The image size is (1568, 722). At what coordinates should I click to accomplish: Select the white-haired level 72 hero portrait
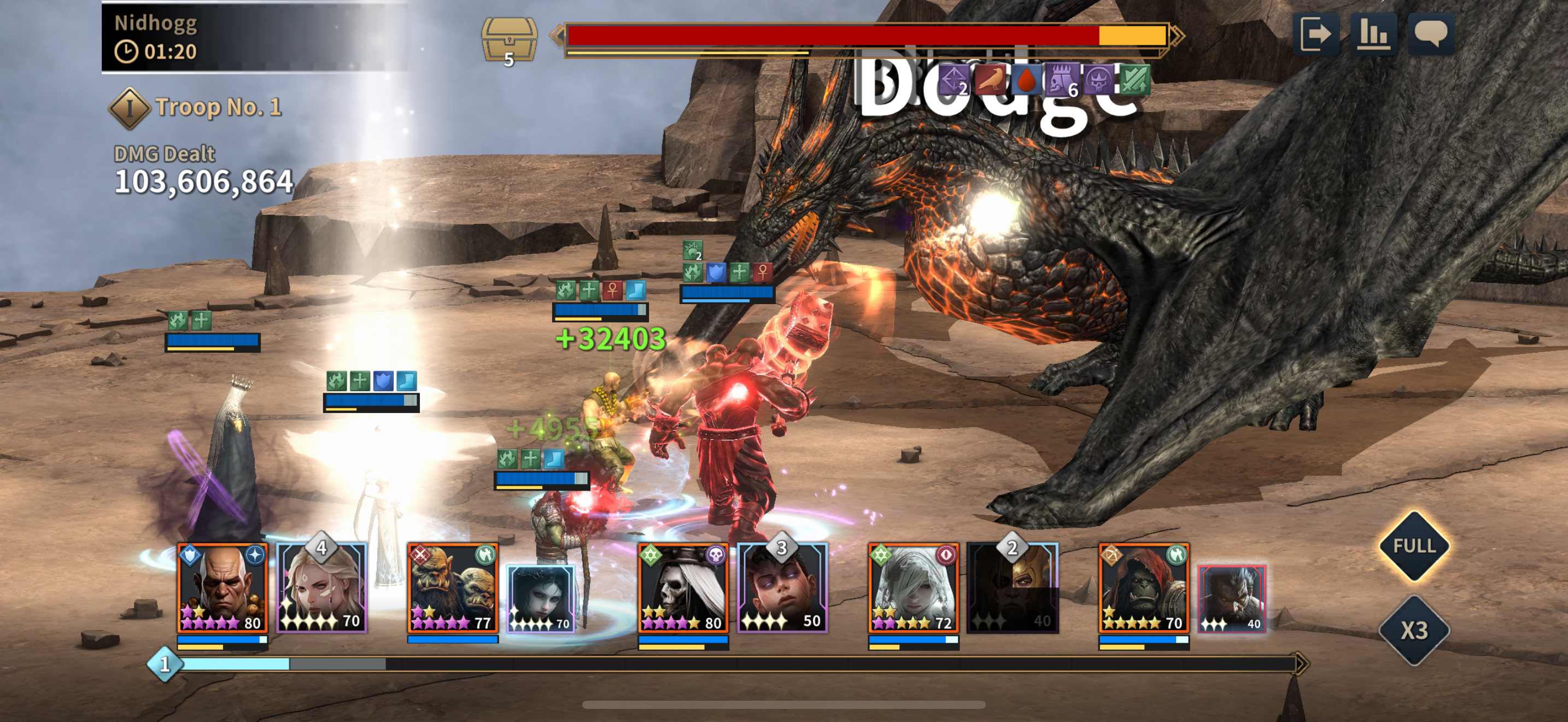click(x=913, y=588)
